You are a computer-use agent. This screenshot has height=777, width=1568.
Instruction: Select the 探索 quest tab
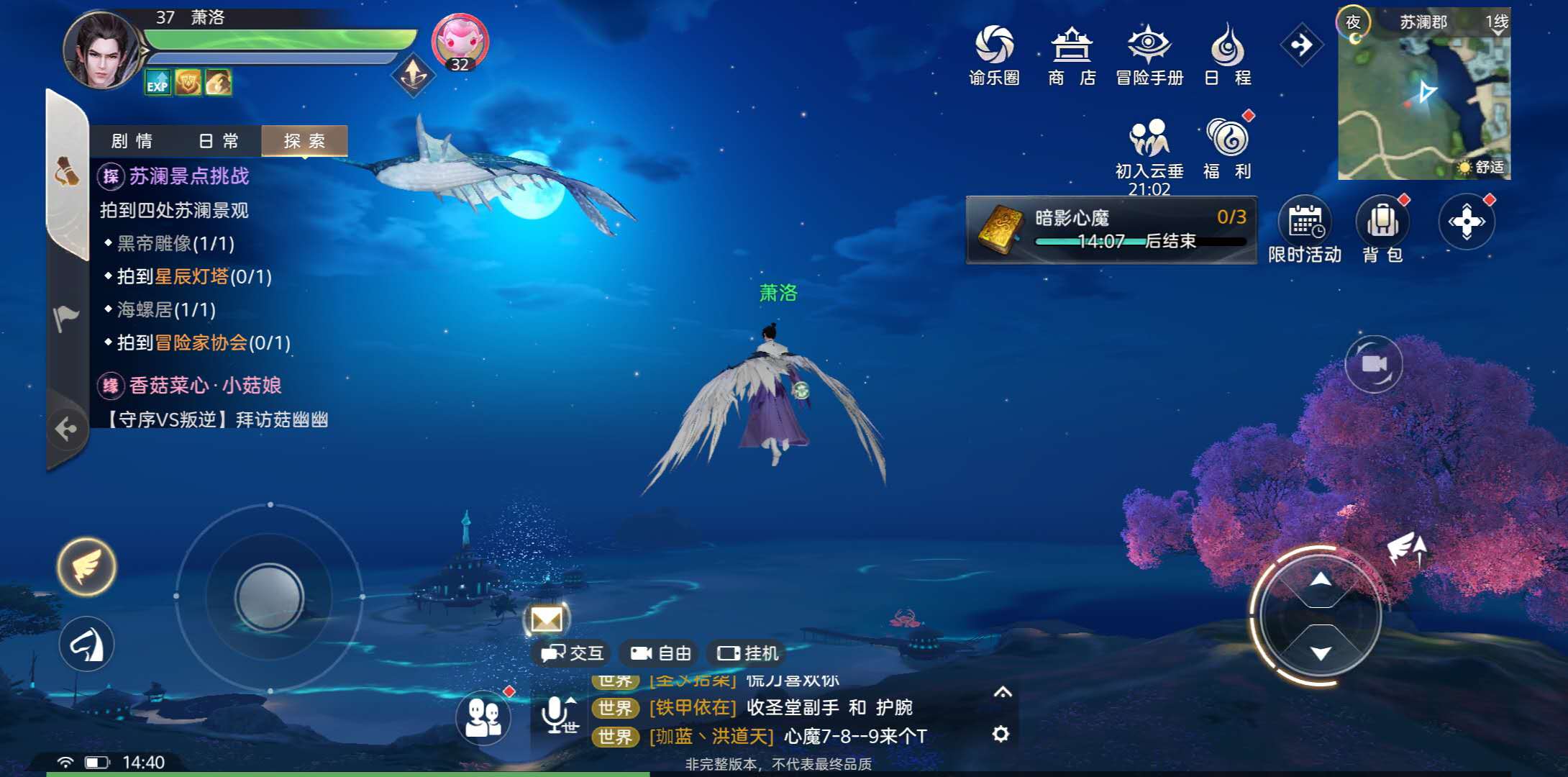click(304, 140)
